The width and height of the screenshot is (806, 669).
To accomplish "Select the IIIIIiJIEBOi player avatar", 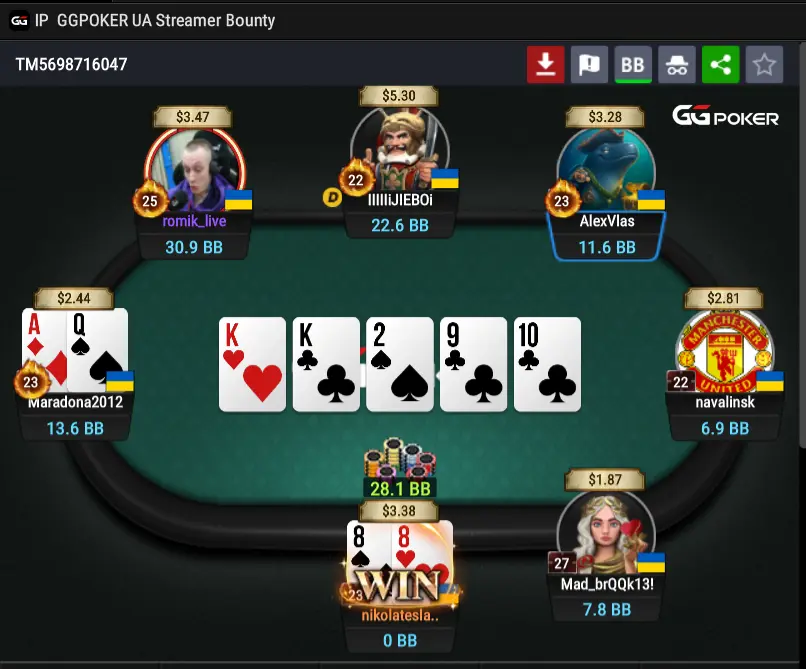I will click(x=400, y=150).
